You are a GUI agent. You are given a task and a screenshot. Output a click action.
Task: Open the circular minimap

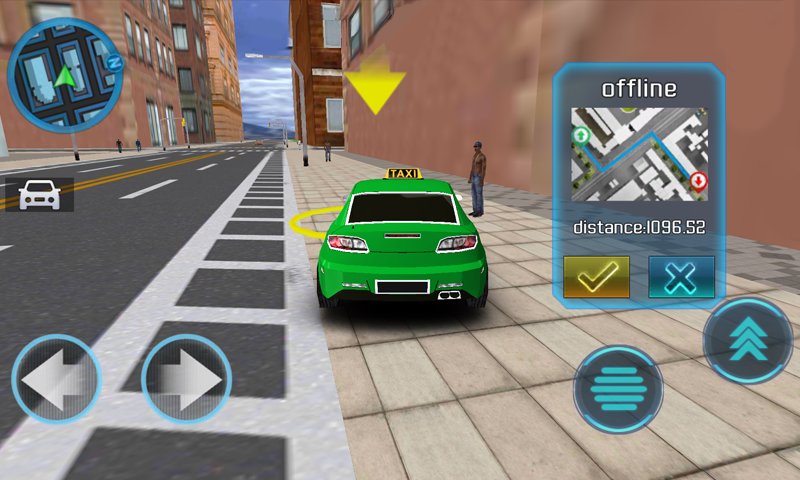pos(64,74)
